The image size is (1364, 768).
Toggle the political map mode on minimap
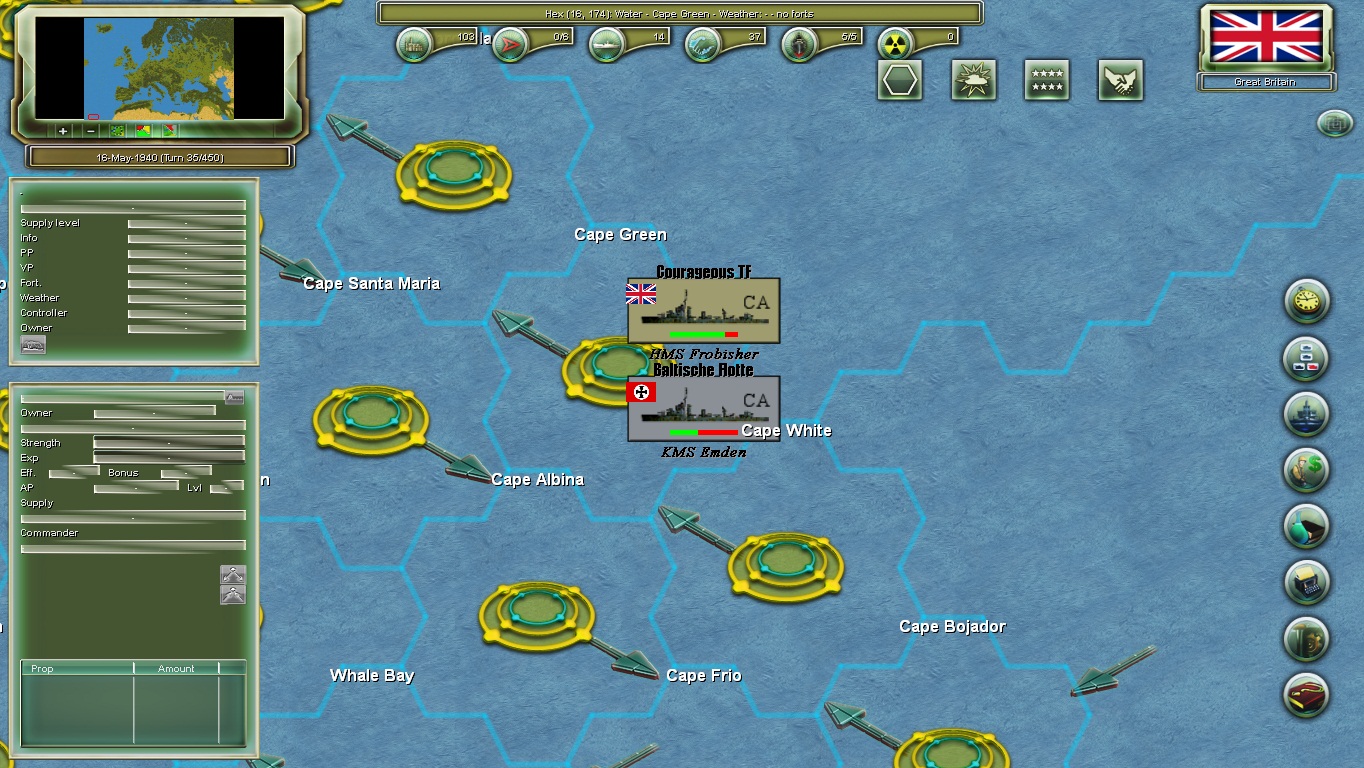tap(143, 131)
